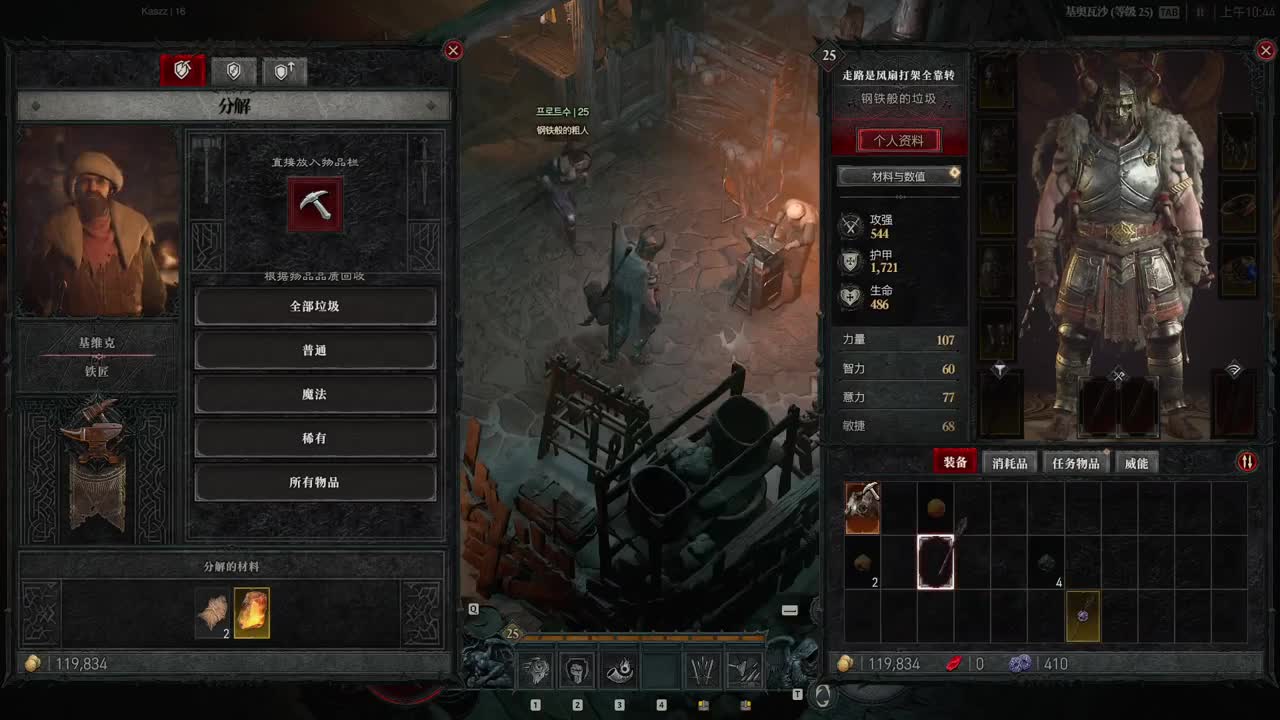Click the red potion icon beside the gold count
This screenshot has height=720, width=1280.
point(952,663)
